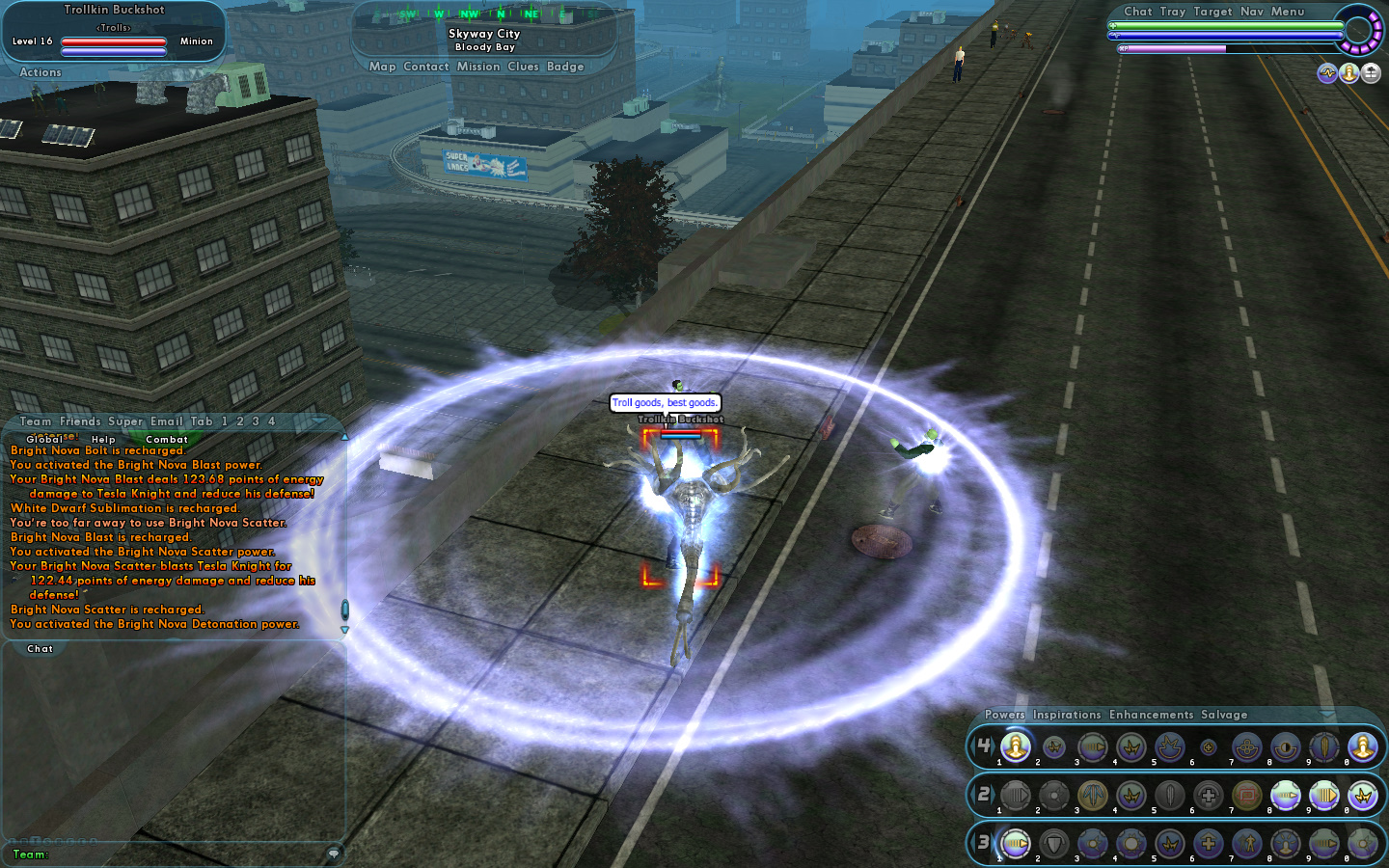Screen dimensions: 1389x868
Task: Open the Salvage inventory
Action: click(1224, 715)
